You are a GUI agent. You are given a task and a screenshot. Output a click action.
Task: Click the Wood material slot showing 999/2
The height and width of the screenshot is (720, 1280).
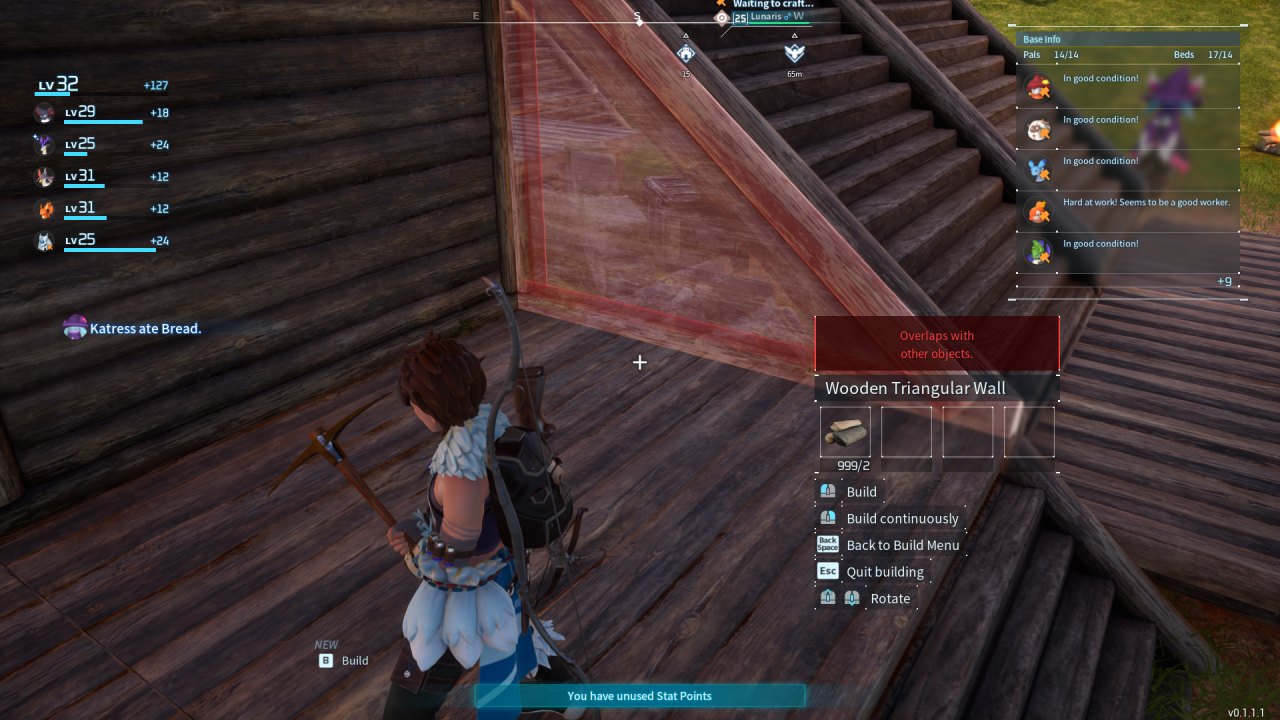[x=845, y=431]
